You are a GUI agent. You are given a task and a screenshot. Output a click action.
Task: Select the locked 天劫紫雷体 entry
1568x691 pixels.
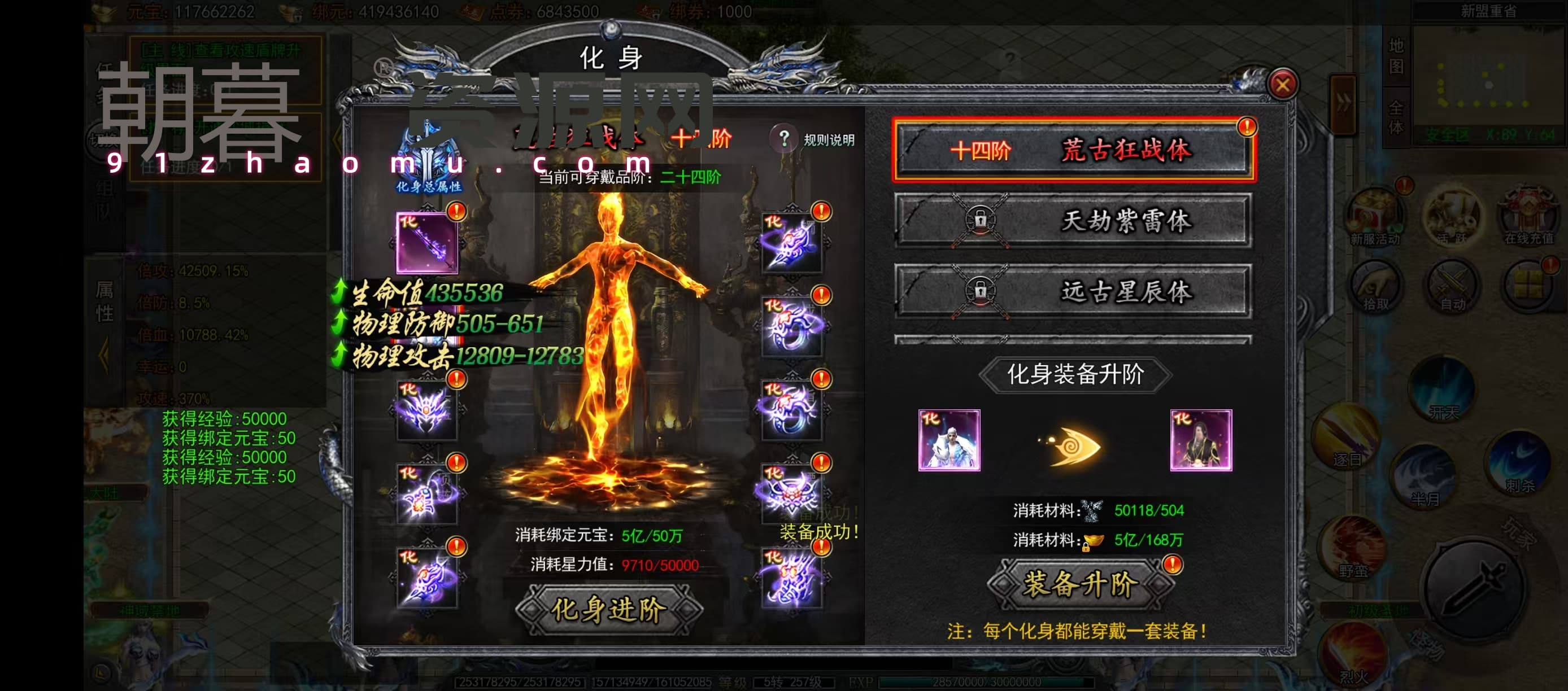1073,221
